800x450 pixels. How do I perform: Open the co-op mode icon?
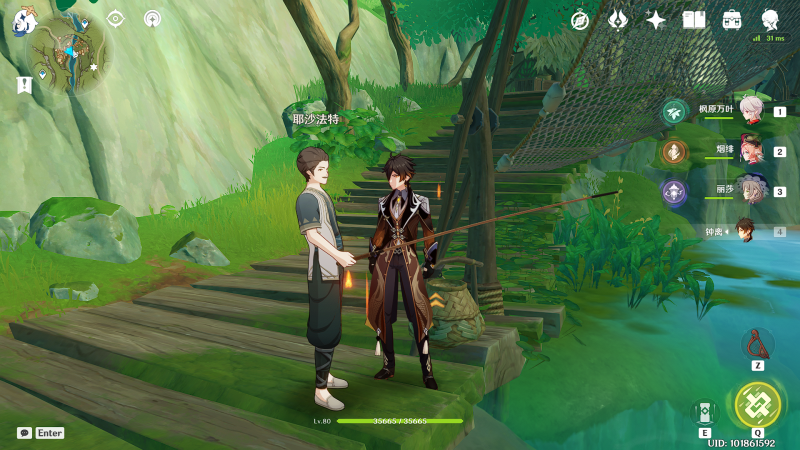[152, 18]
